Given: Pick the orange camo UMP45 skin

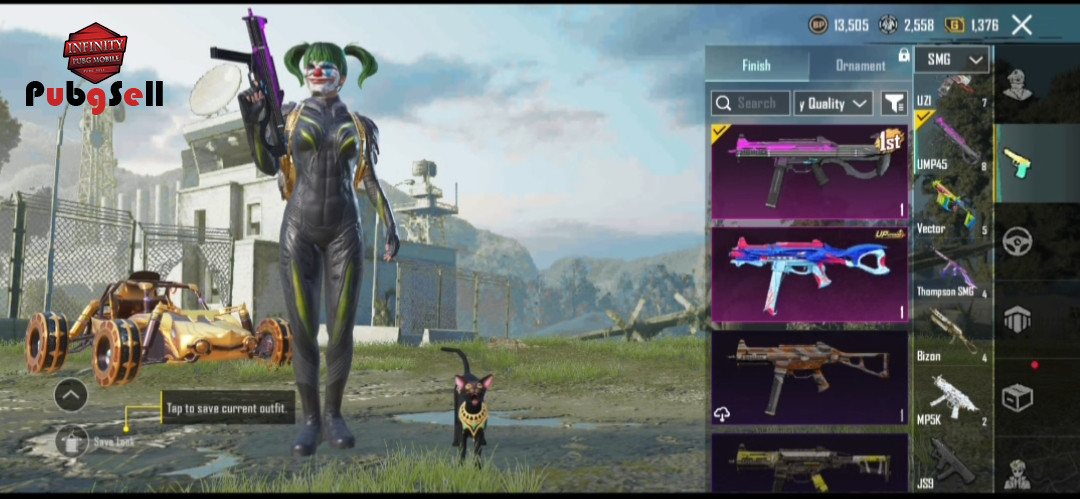Looking at the screenshot, I should (809, 377).
